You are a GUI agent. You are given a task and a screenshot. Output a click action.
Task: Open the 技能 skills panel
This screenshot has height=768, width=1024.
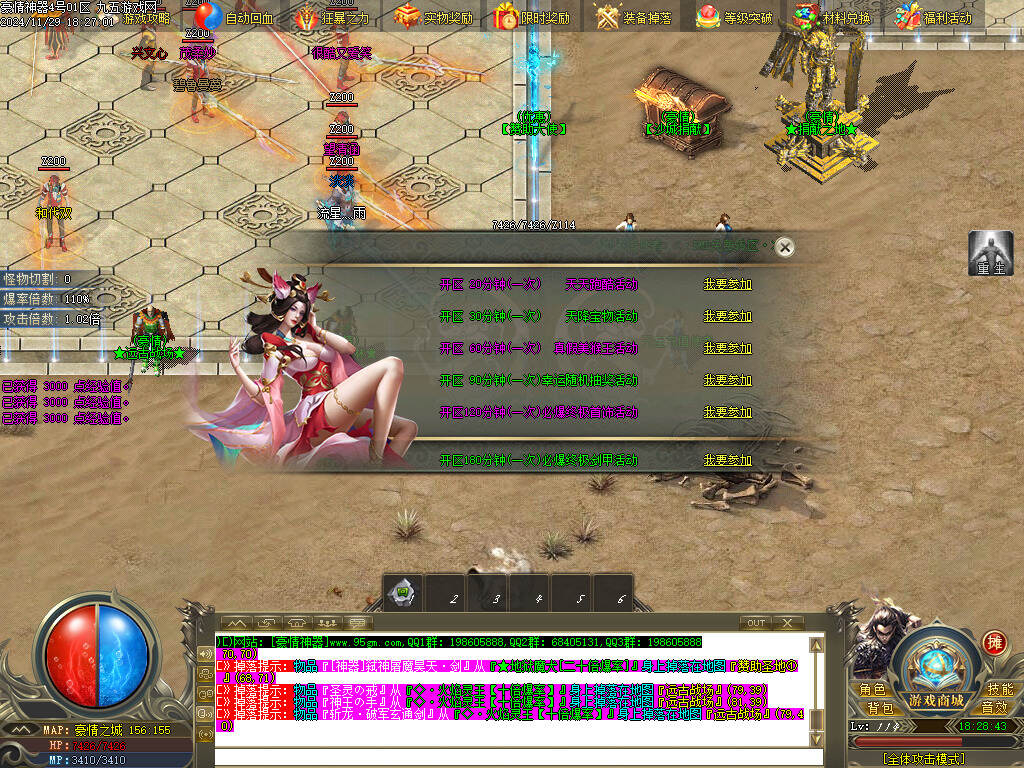pyautogui.click(x=999, y=690)
